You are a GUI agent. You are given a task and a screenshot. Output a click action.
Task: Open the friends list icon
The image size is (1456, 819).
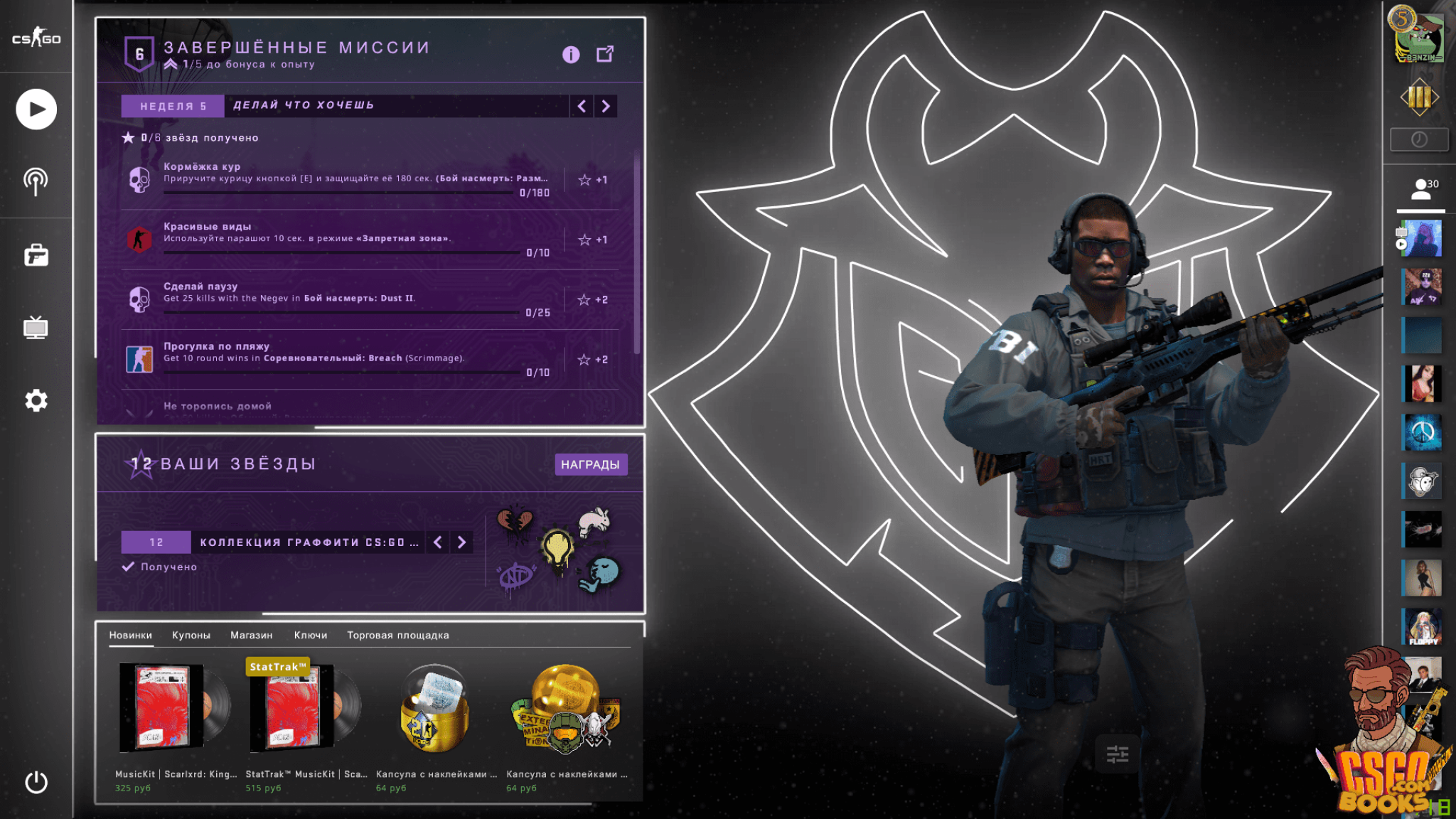[1421, 189]
